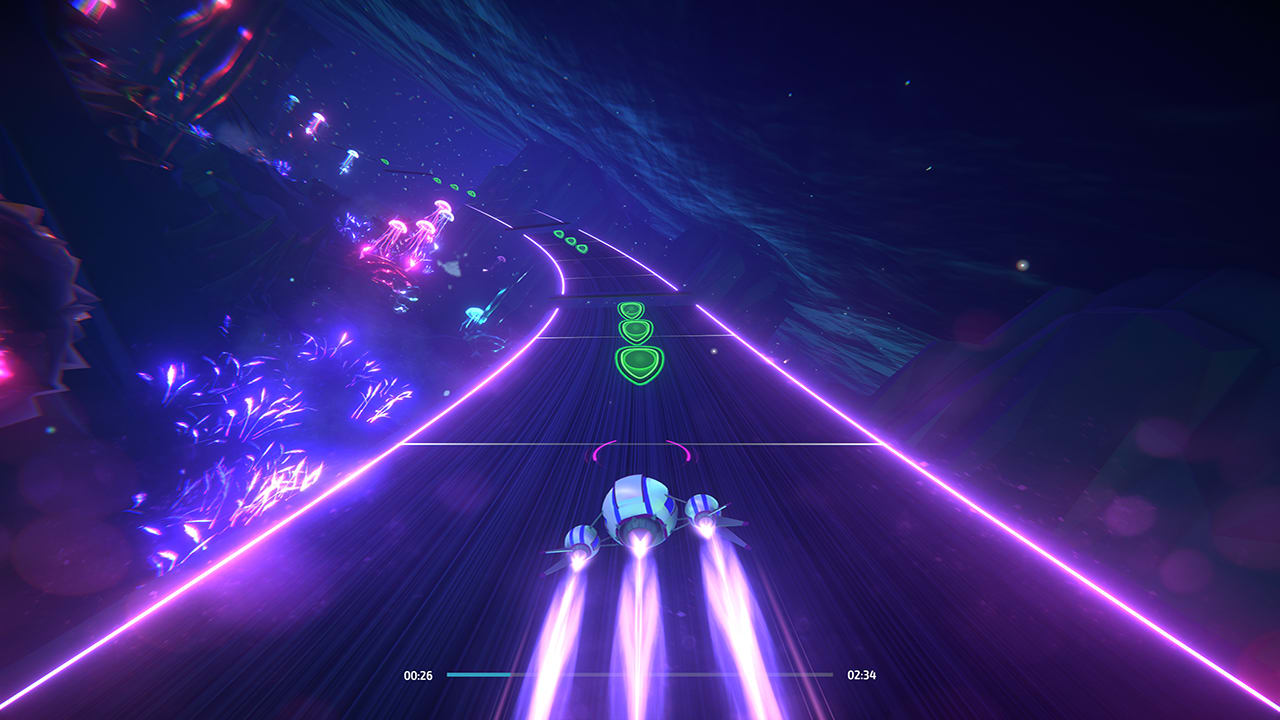Click the glowing cyan jellyfish near the track

pyautogui.click(x=472, y=313)
